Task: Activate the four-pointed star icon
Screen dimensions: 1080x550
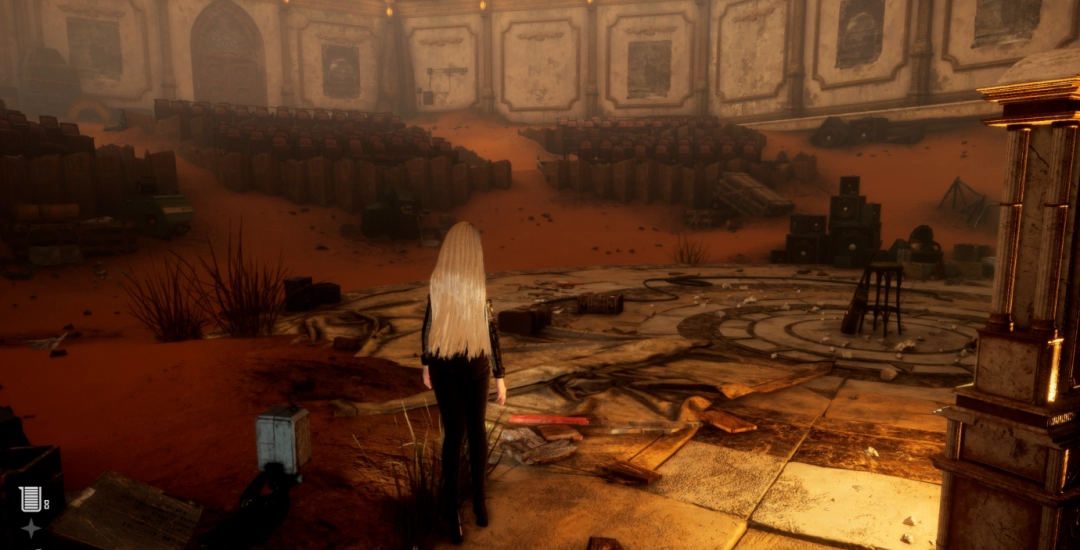Action: (31, 528)
